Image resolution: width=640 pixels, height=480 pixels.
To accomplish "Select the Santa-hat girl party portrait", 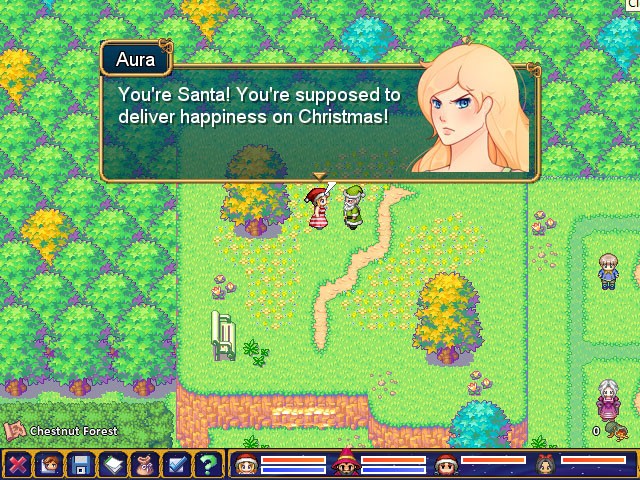I will click(246, 464).
